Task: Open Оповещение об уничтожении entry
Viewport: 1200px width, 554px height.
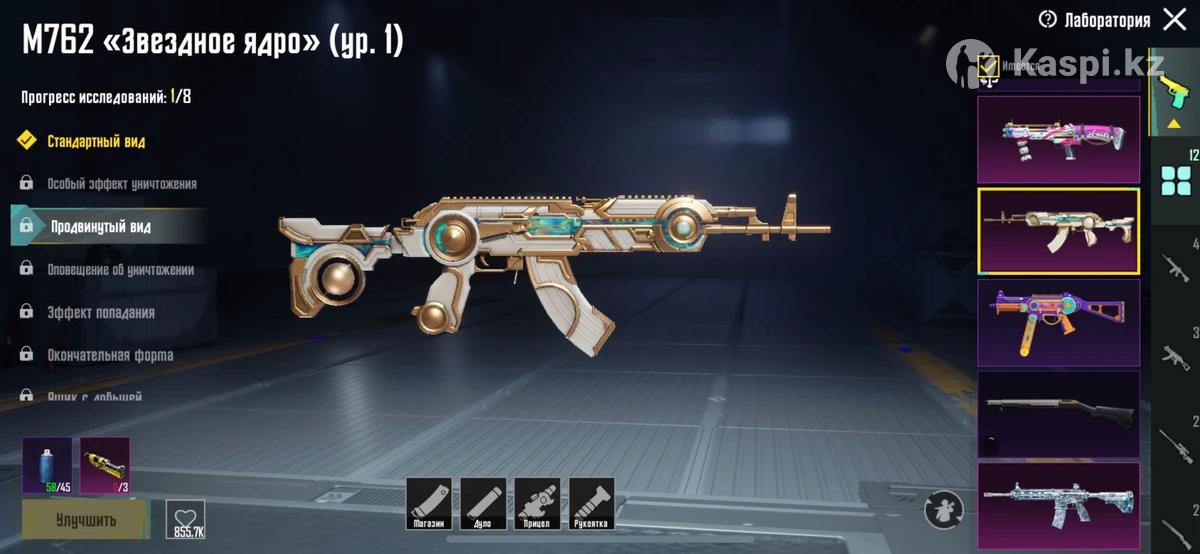Action: tap(120, 270)
